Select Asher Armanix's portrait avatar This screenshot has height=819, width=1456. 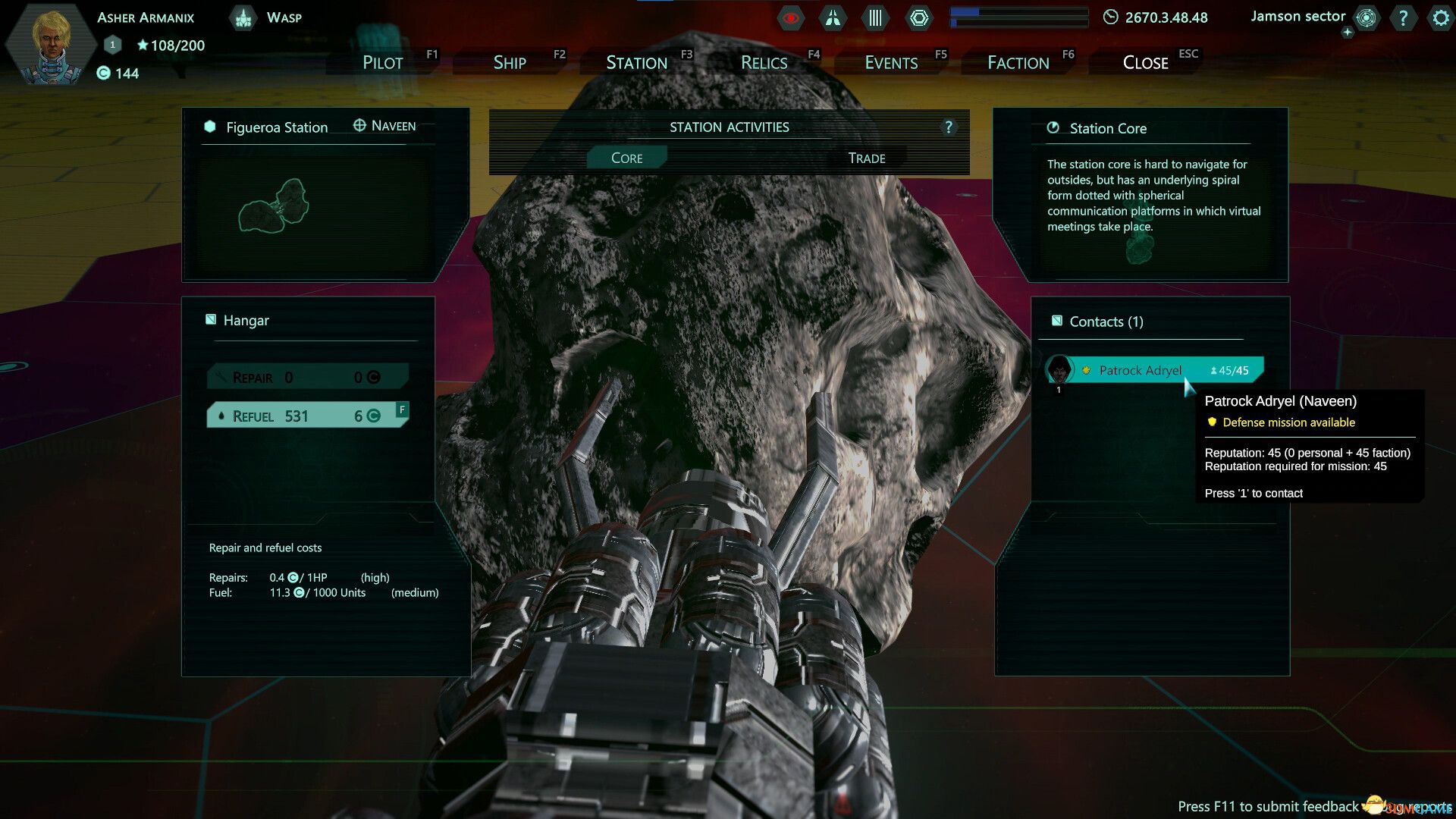(51, 43)
